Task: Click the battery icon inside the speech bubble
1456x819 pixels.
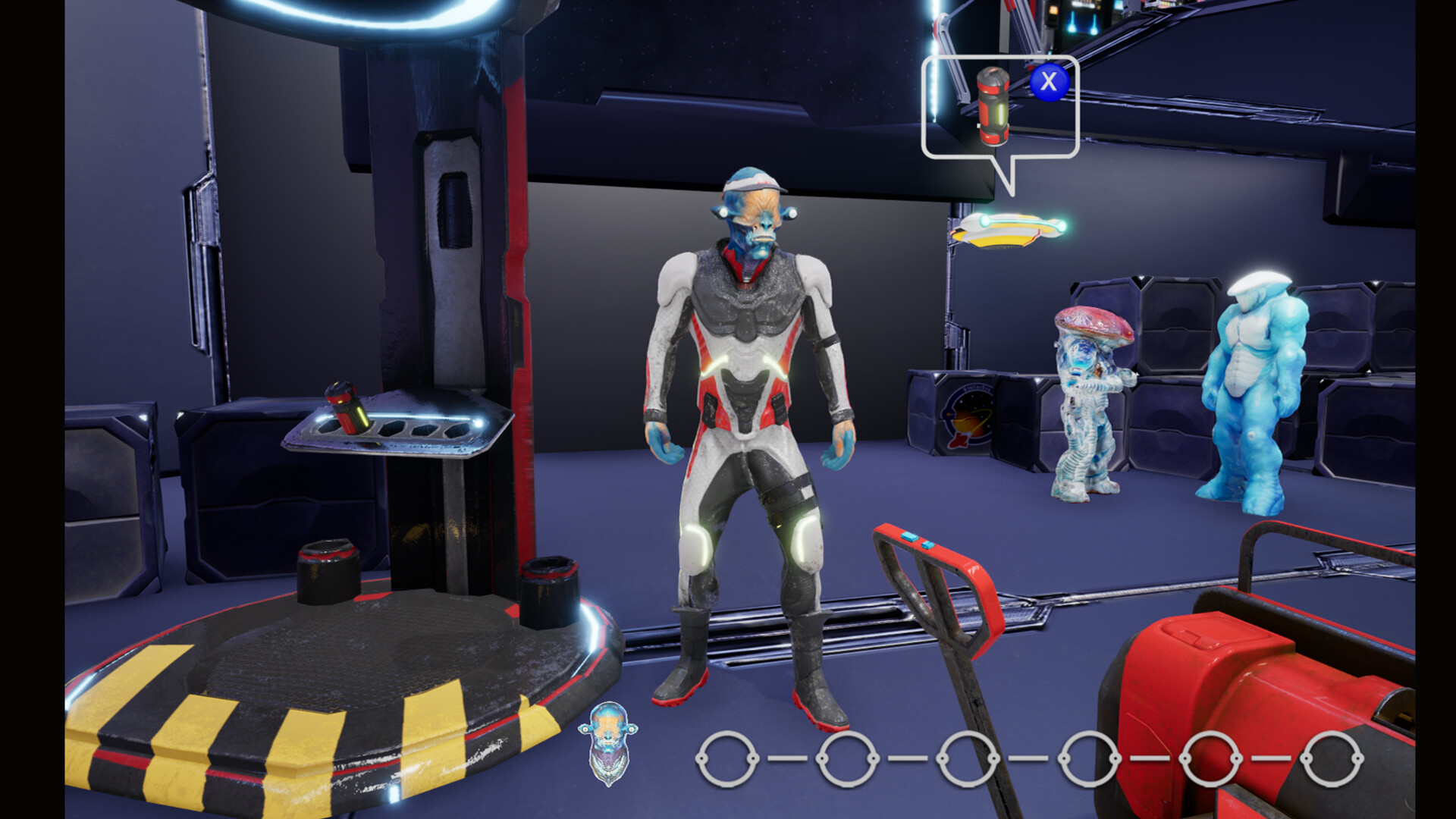Action: [x=993, y=106]
